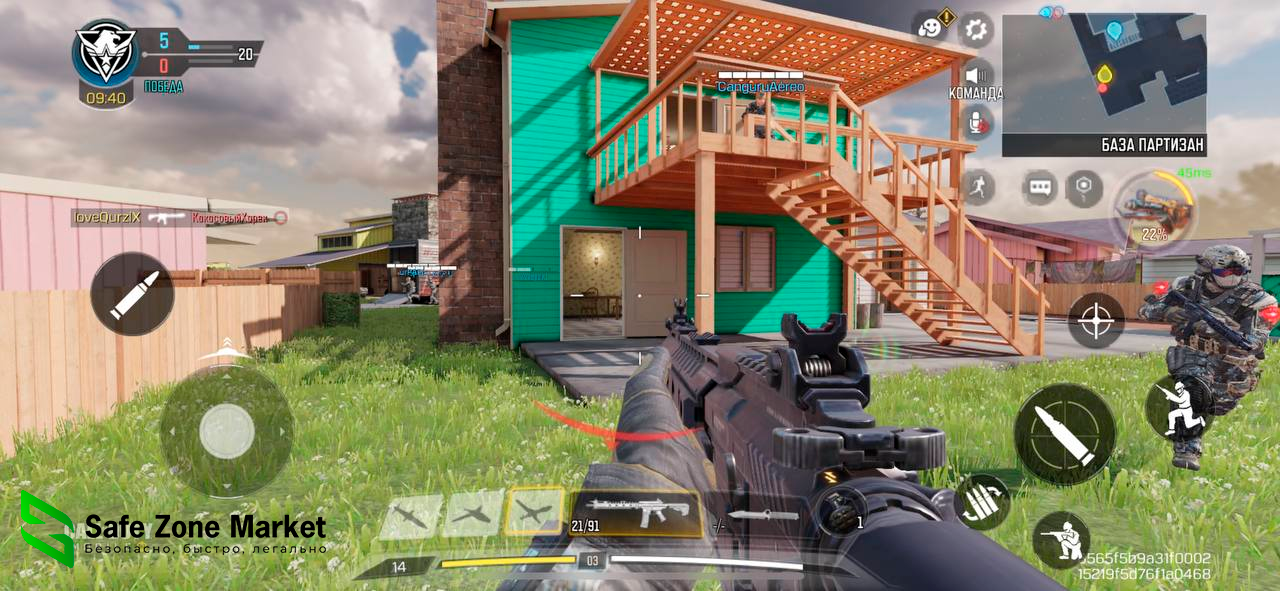Select the missile scorestreak slot
This screenshot has width=1280, height=591.
click(x=410, y=515)
